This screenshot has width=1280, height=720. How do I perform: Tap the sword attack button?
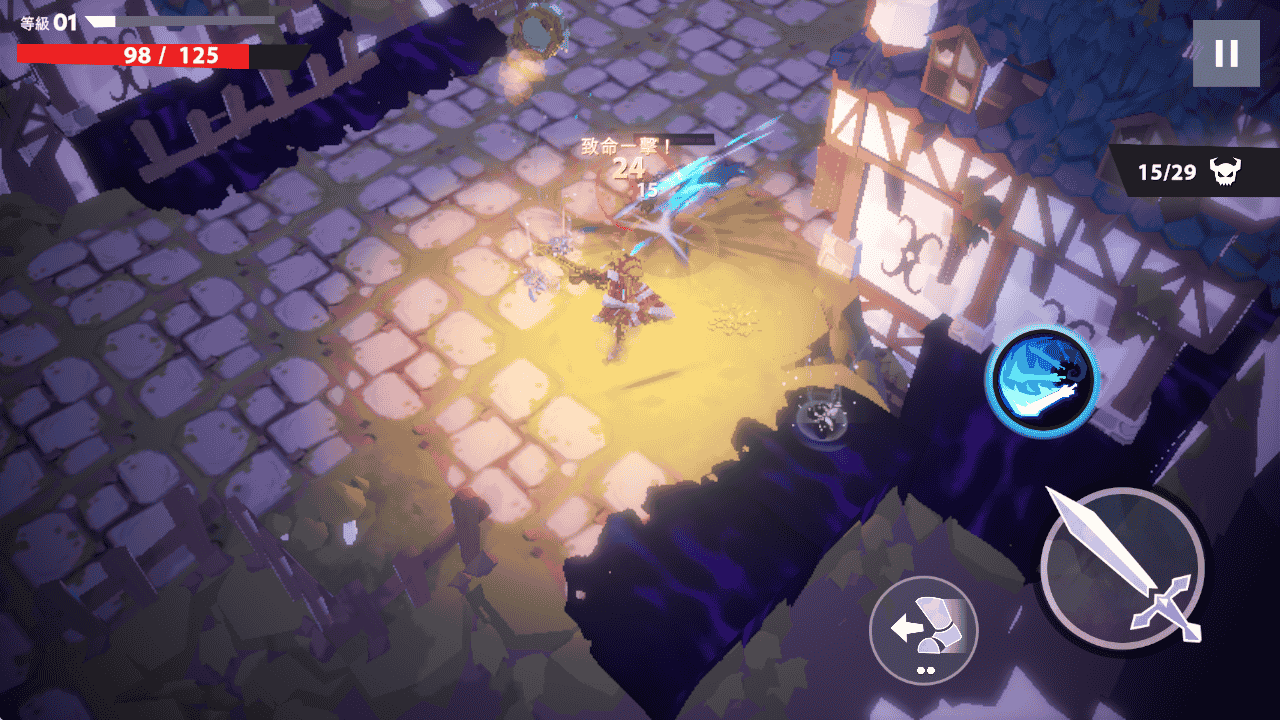coord(1122,570)
